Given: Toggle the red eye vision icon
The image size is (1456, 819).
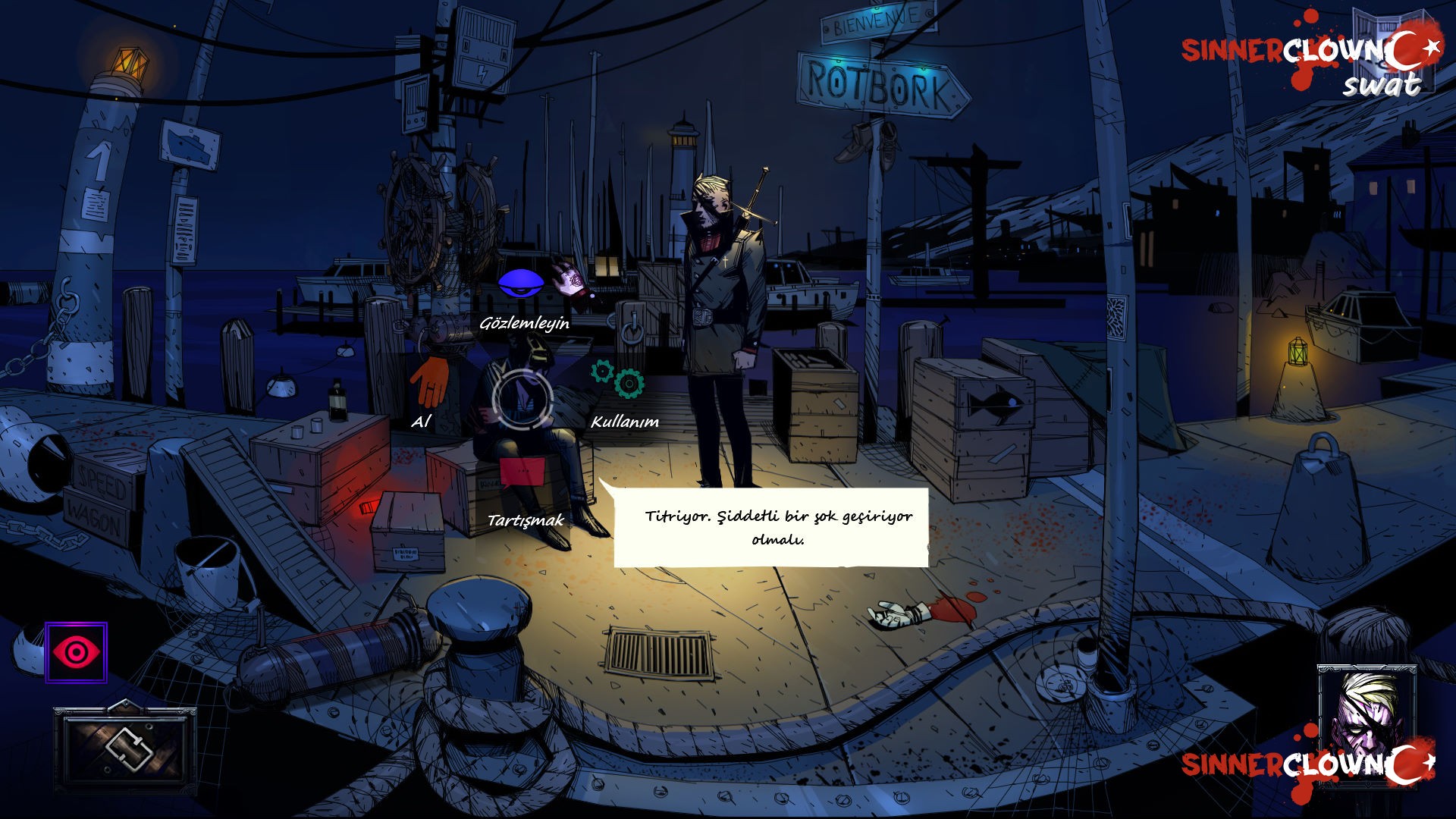Looking at the screenshot, I should pyautogui.click(x=76, y=652).
